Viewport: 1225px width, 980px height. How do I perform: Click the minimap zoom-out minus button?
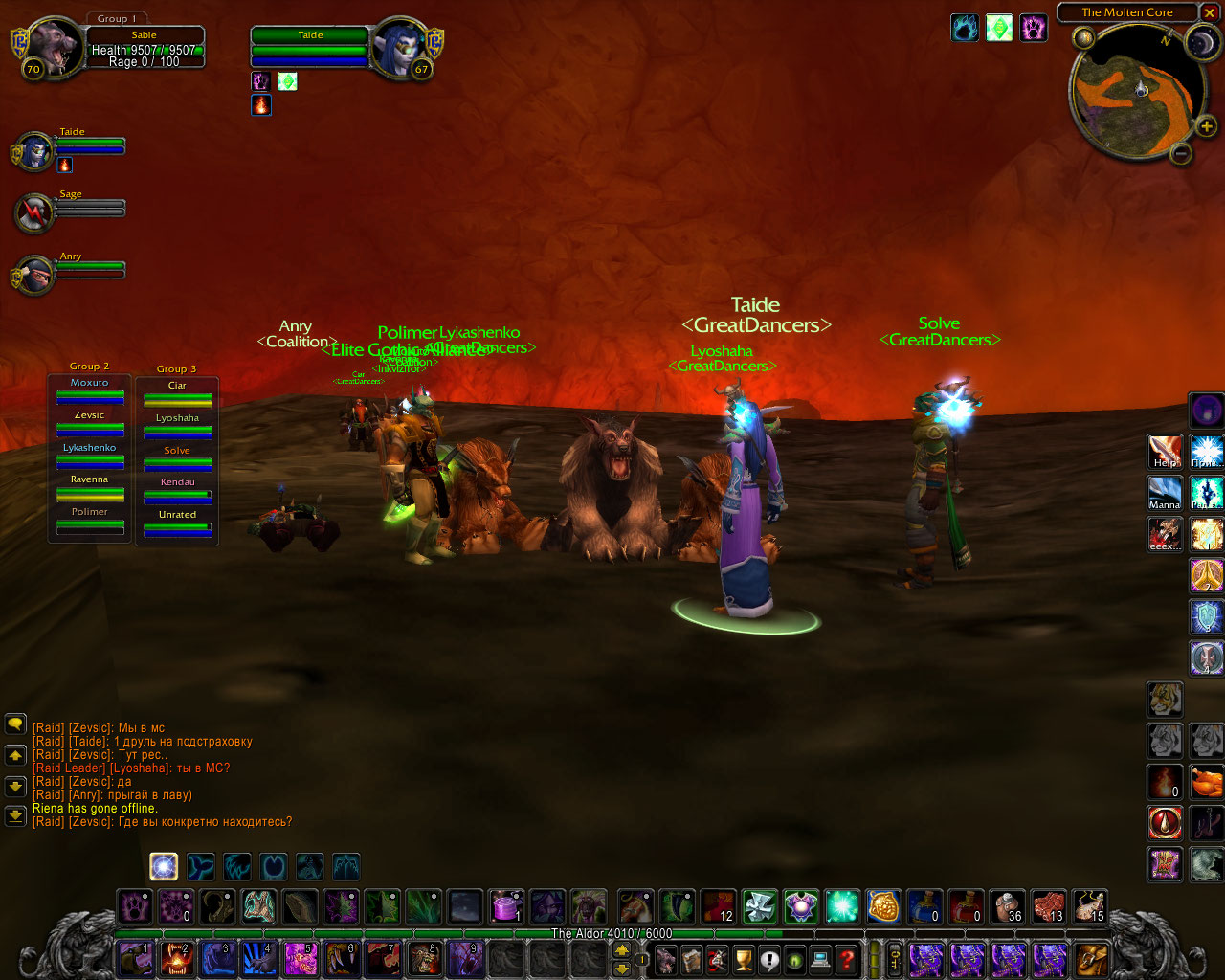(x=1181, y=153)
